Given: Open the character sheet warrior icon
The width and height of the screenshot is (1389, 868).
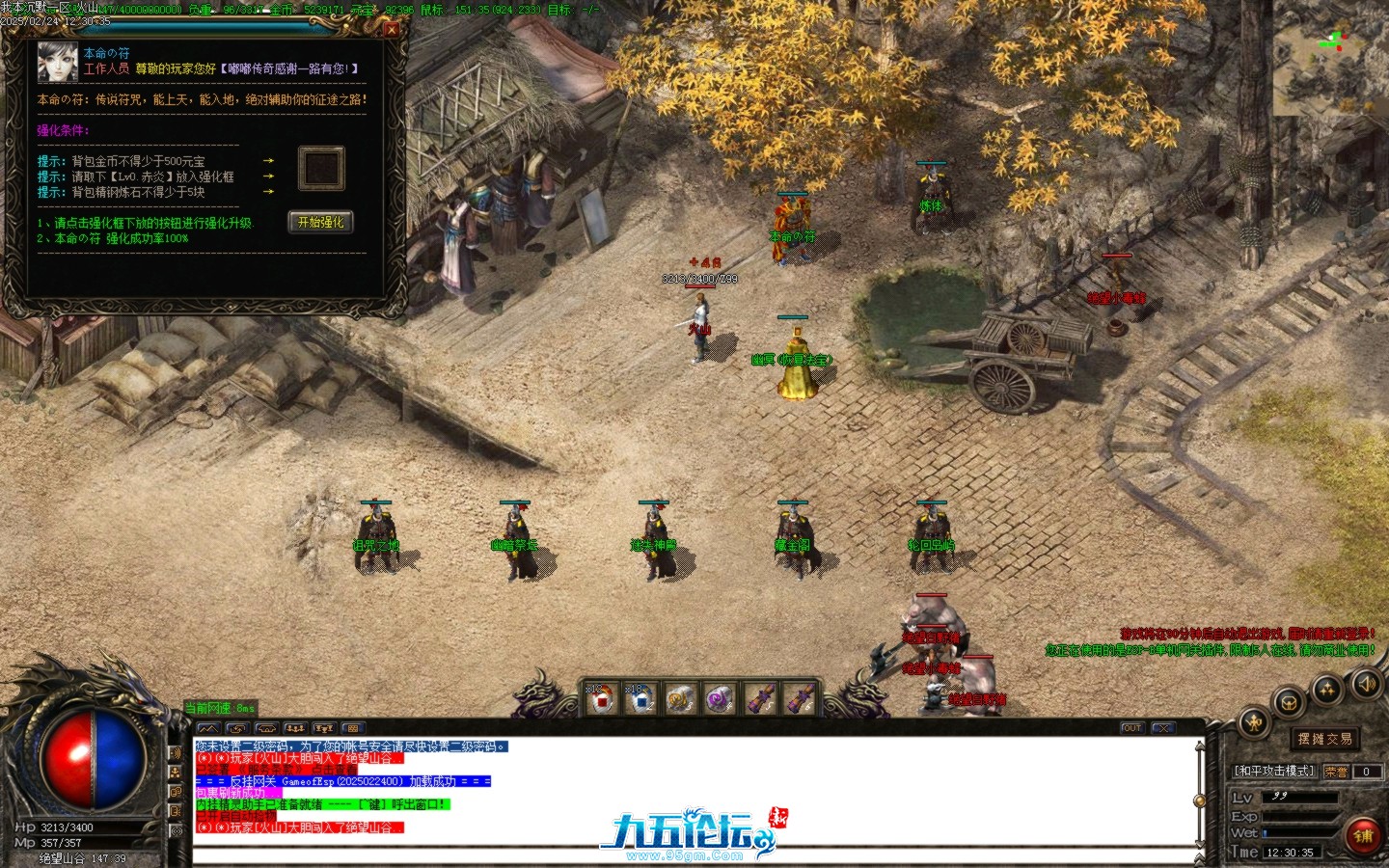Looking at the screenshot, I should (x=1254, y=722).
